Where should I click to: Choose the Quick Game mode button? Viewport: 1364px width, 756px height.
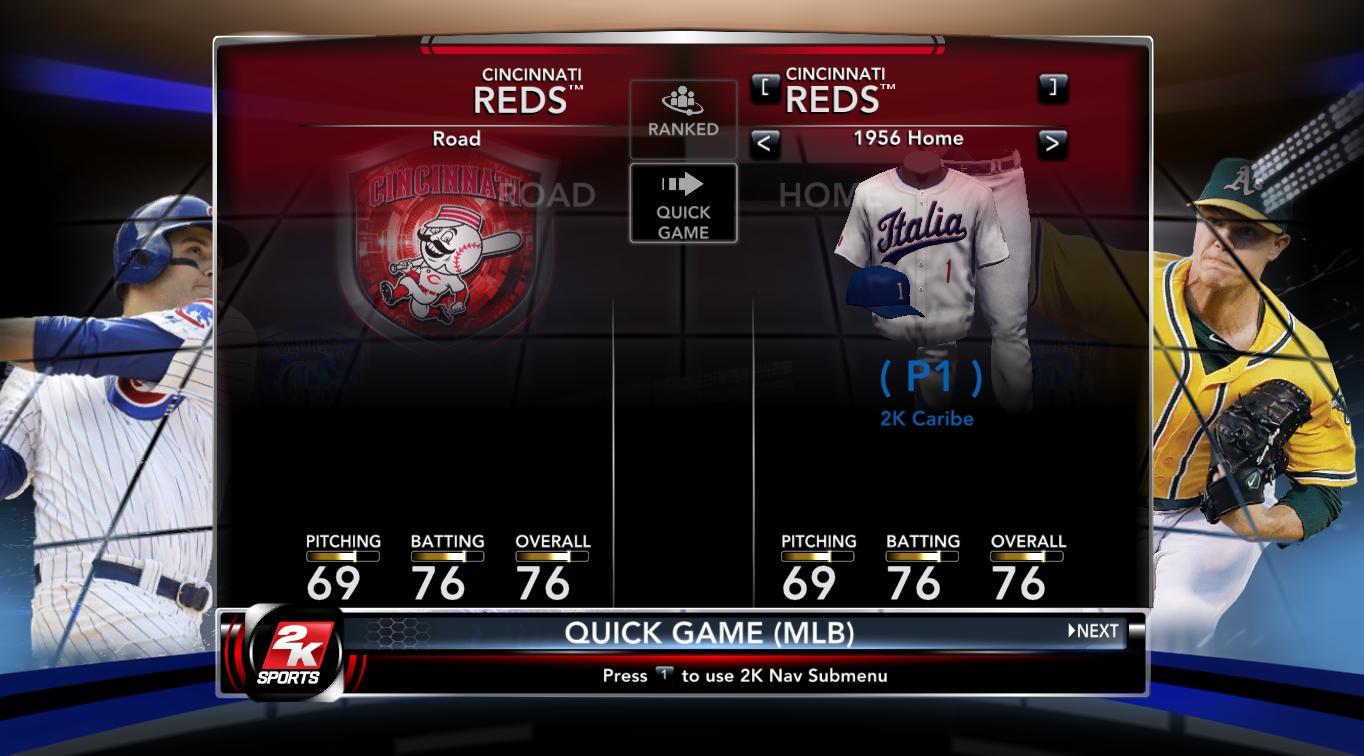click(683, 204)
